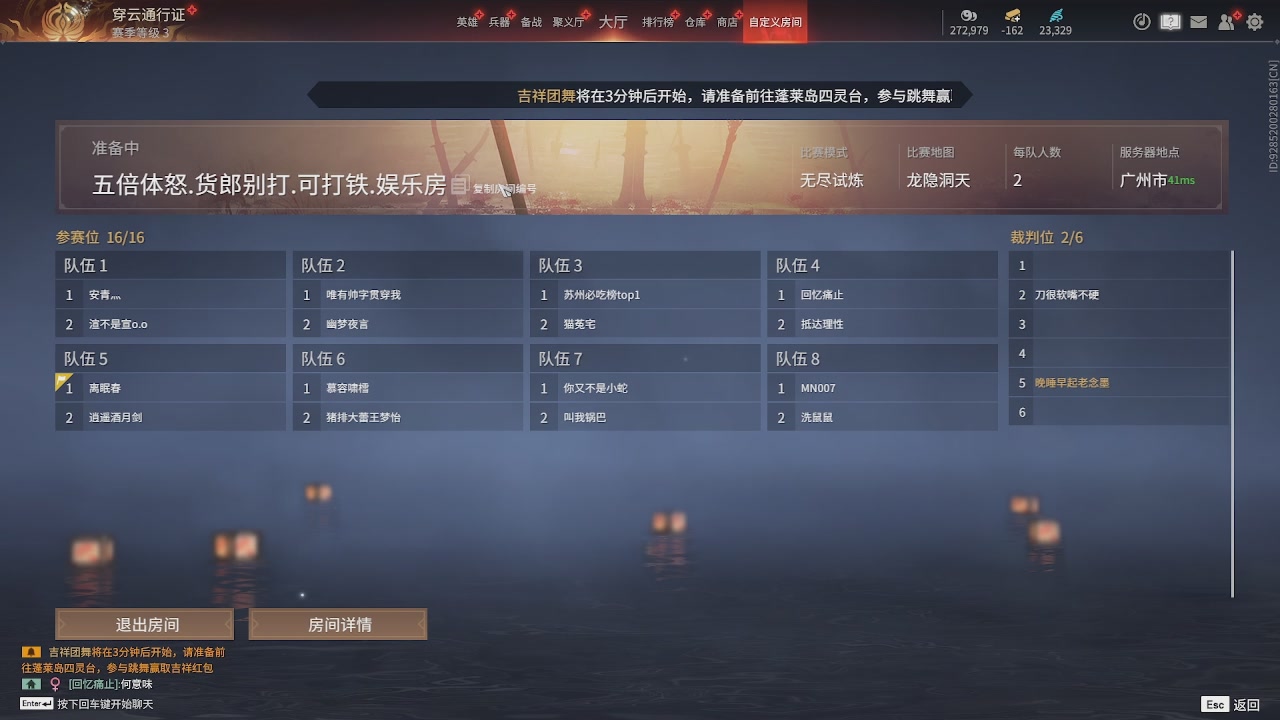Click the copper coins currency icon showing 272,979
Image resolution: width=1280 pixels, height=720 pixels.
click(968, 17)
